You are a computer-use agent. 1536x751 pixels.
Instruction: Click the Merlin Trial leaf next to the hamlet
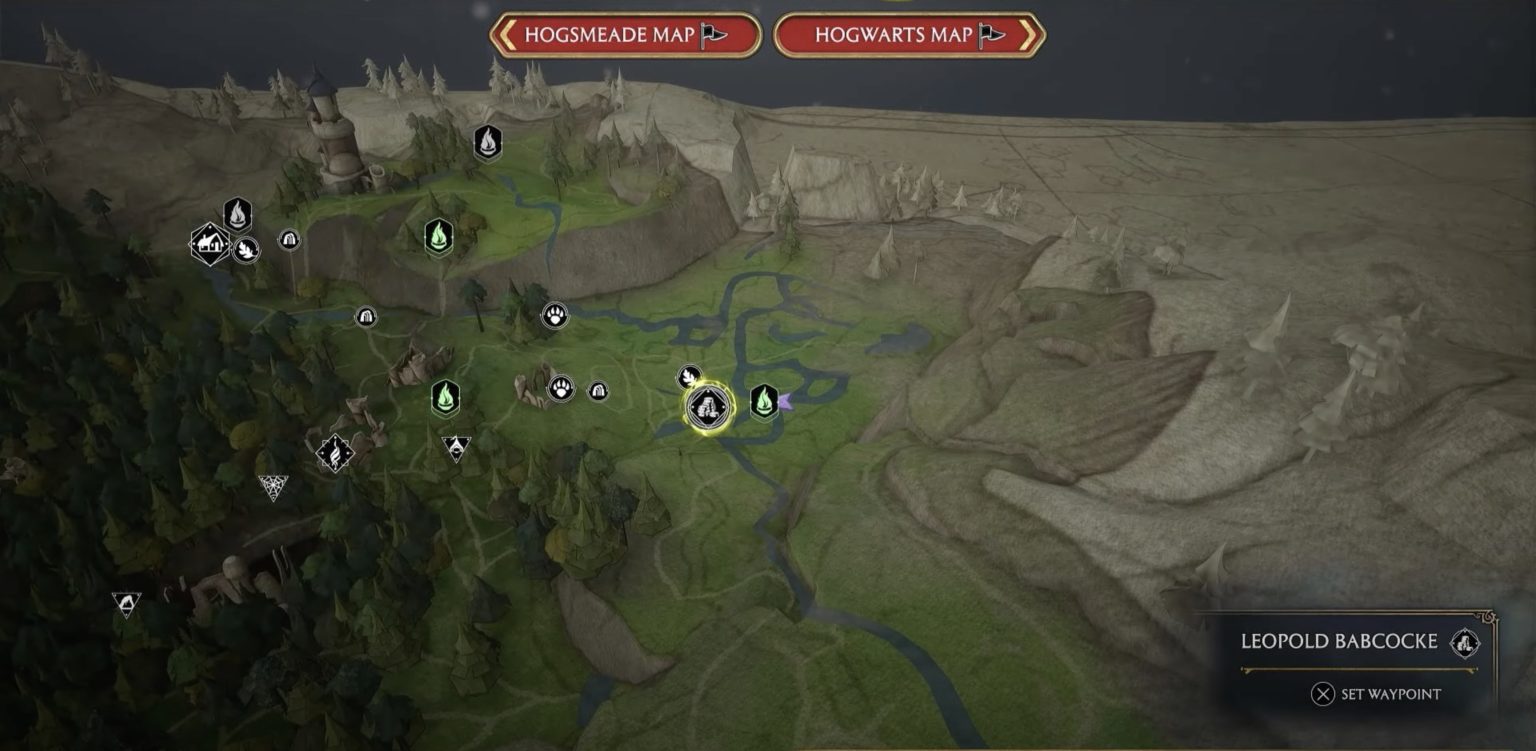[246, 251]
